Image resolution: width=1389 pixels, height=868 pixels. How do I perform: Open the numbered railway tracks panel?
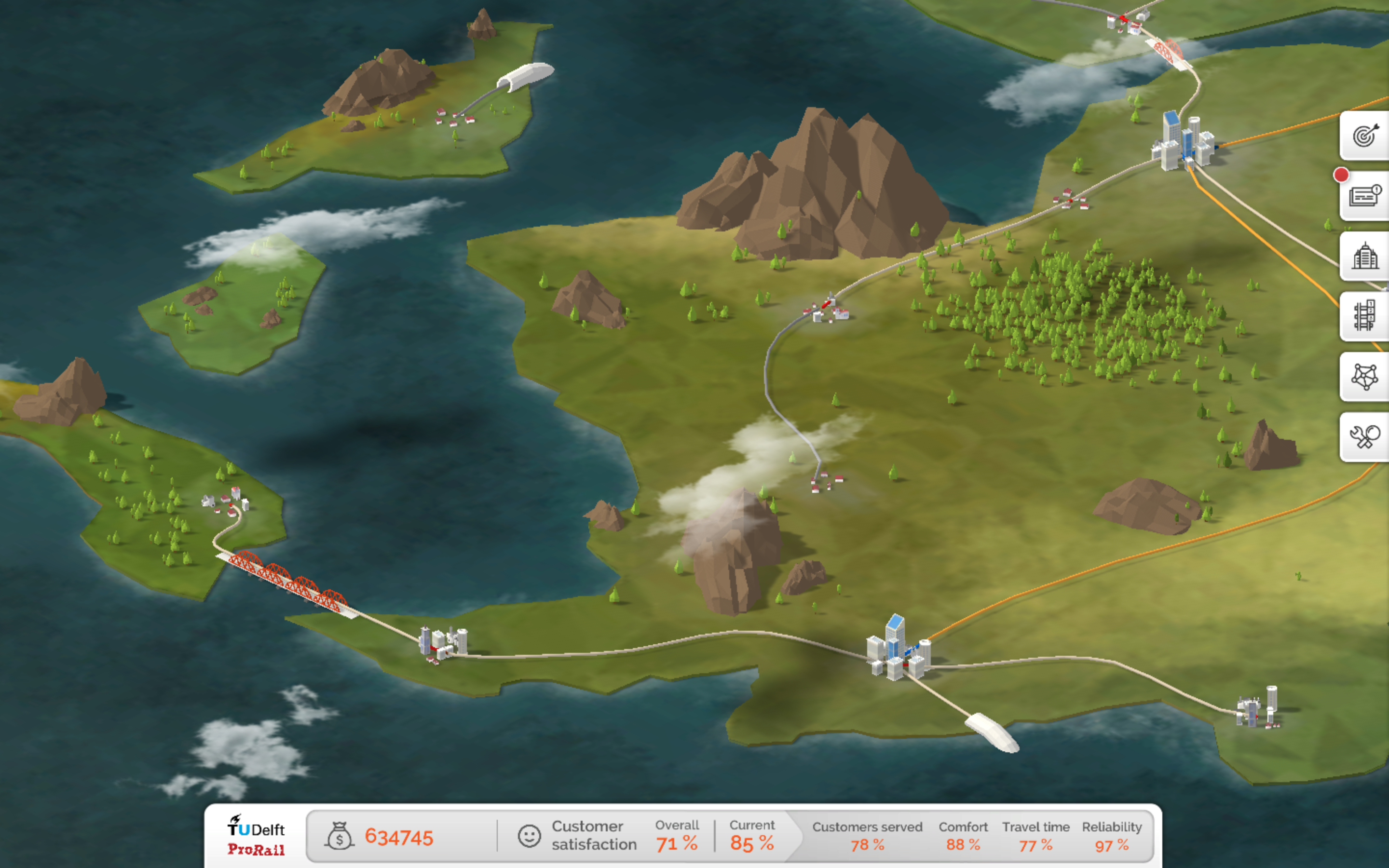click(x=1365, y=316)
